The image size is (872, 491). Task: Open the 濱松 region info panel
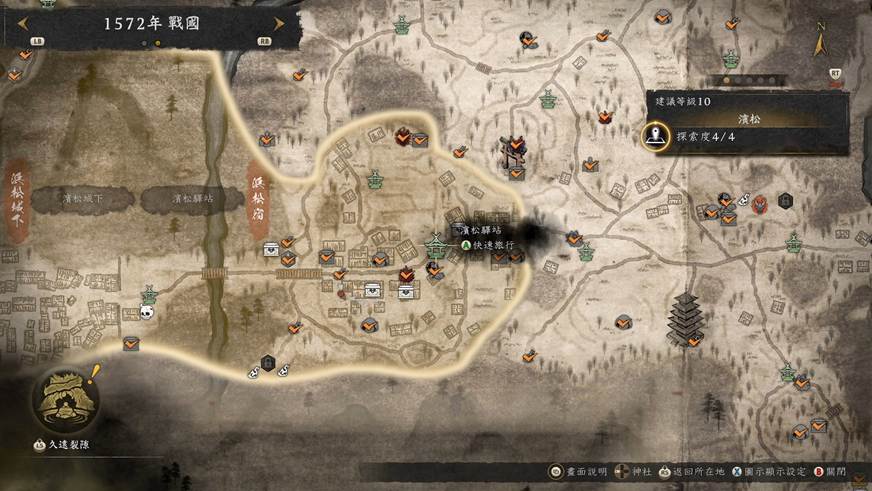click(748, 117)
